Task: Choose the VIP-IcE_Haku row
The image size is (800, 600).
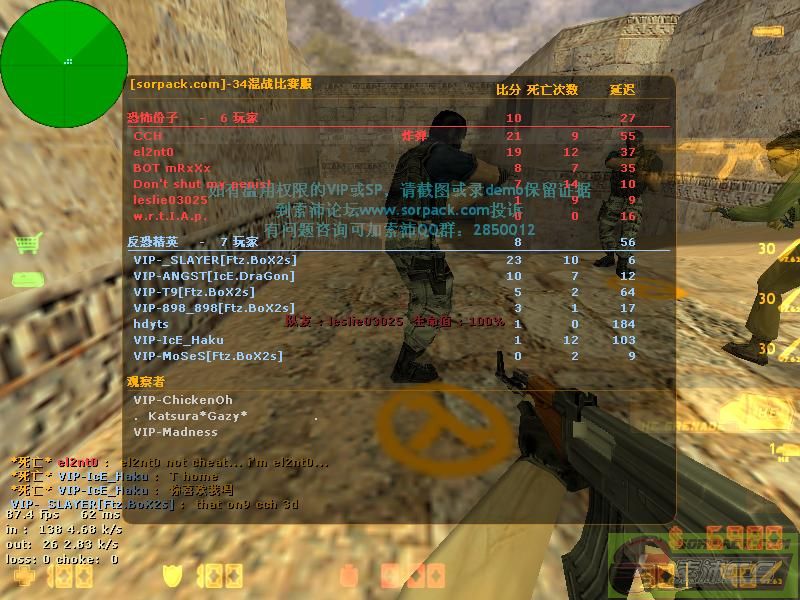Action: [x=178, y=340]
